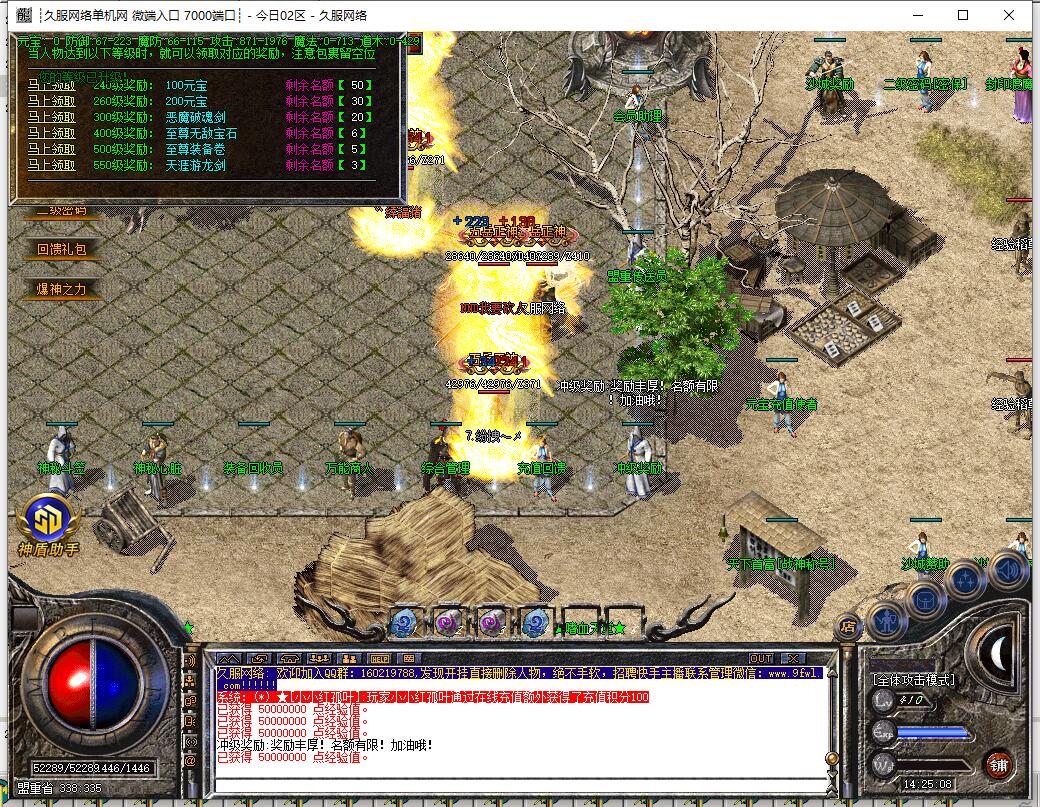Open the red 铺 stall button

997,764
